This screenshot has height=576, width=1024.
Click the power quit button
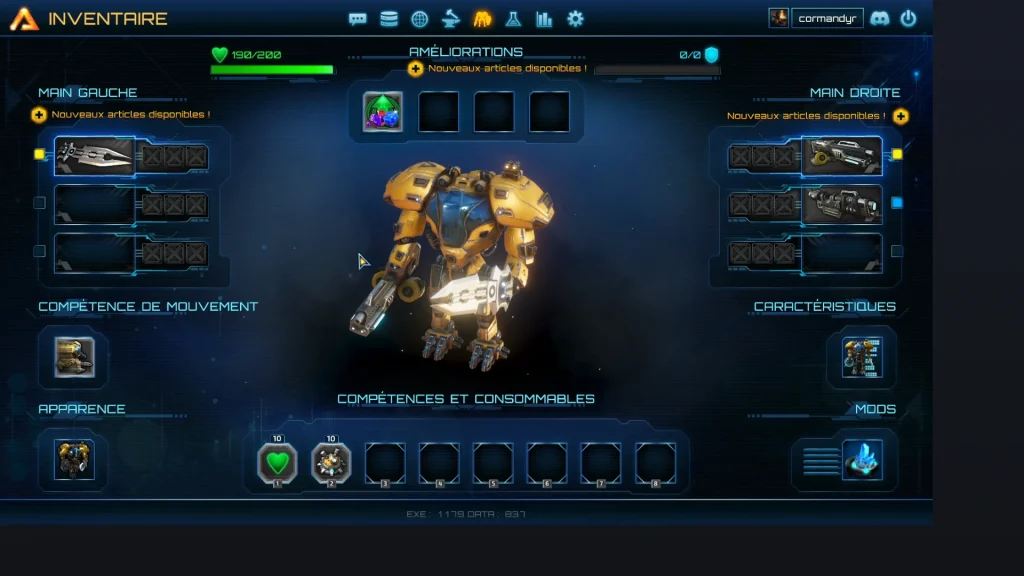tap(908, 18)
